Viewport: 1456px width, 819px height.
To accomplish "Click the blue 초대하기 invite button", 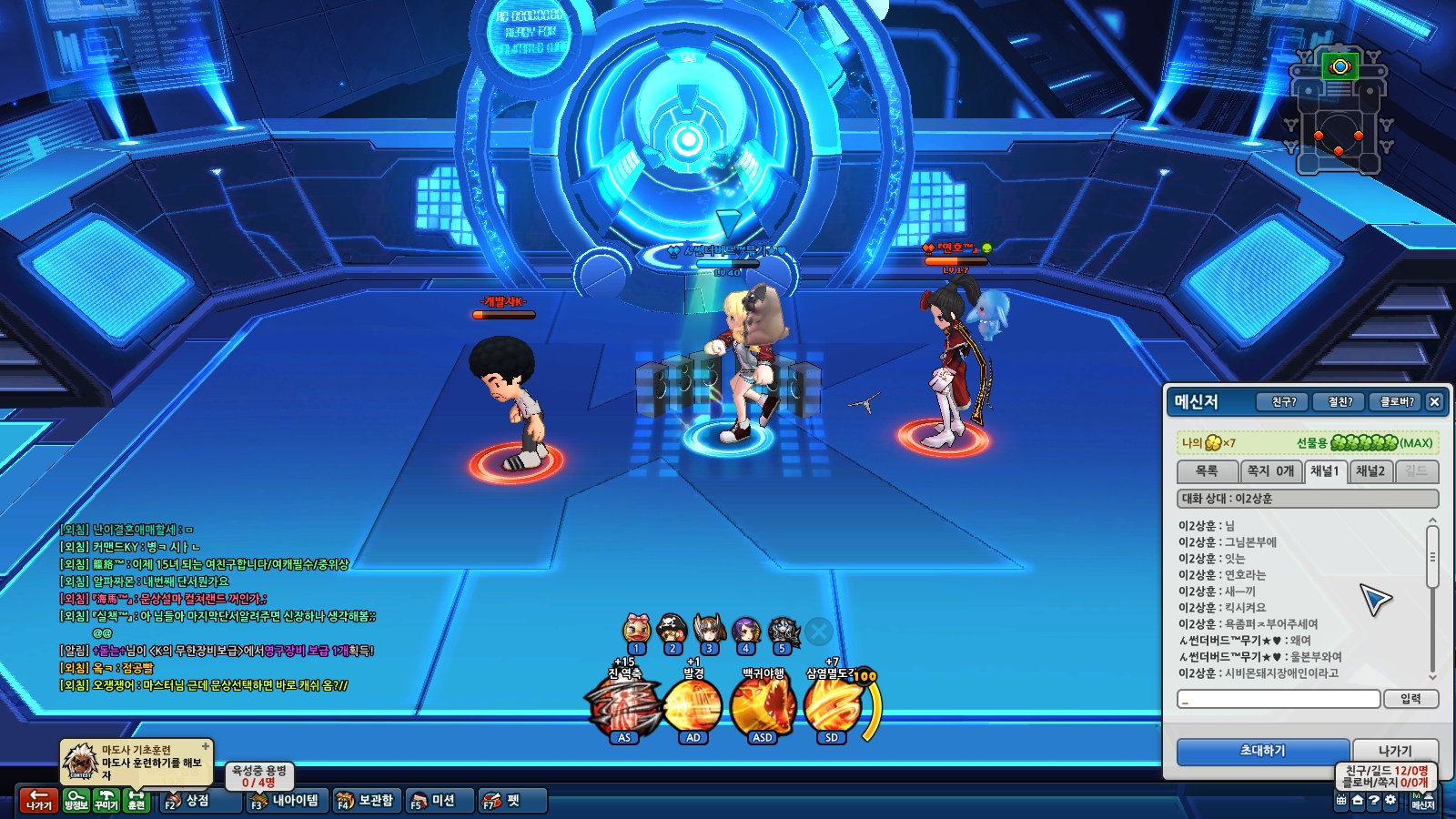I will 1262,751.
